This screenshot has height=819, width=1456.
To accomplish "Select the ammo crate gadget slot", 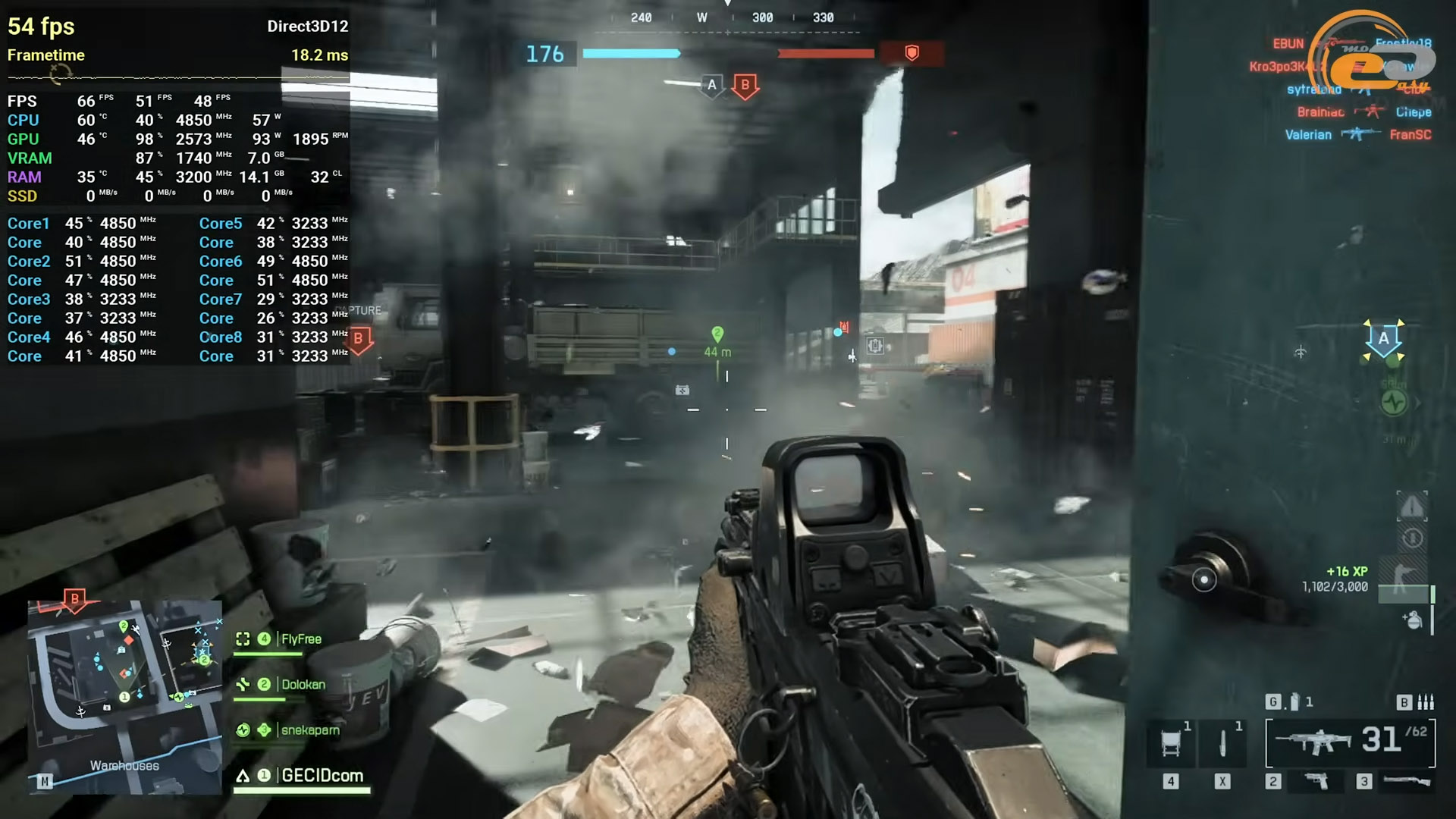I will coord(1171,743).
